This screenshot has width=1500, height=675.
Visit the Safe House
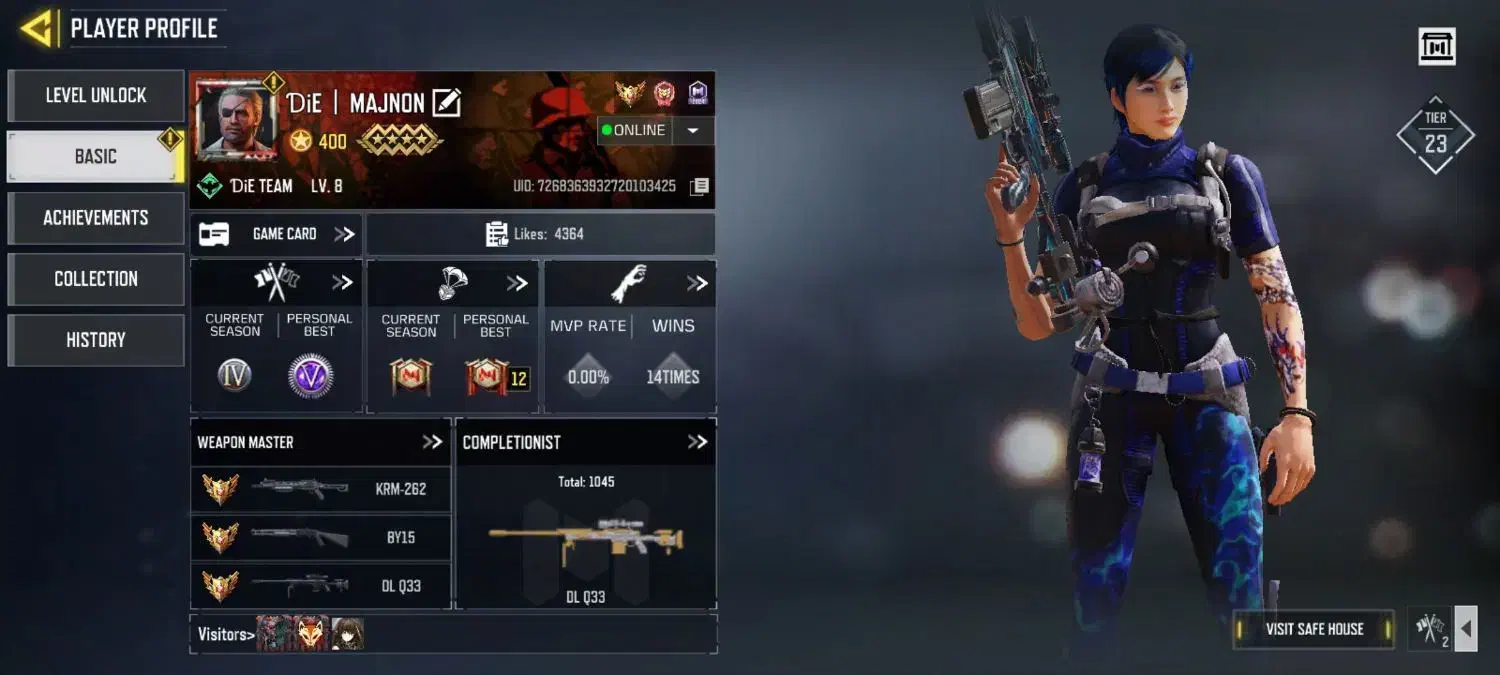pyautogui.click(x=1314, y=629)
